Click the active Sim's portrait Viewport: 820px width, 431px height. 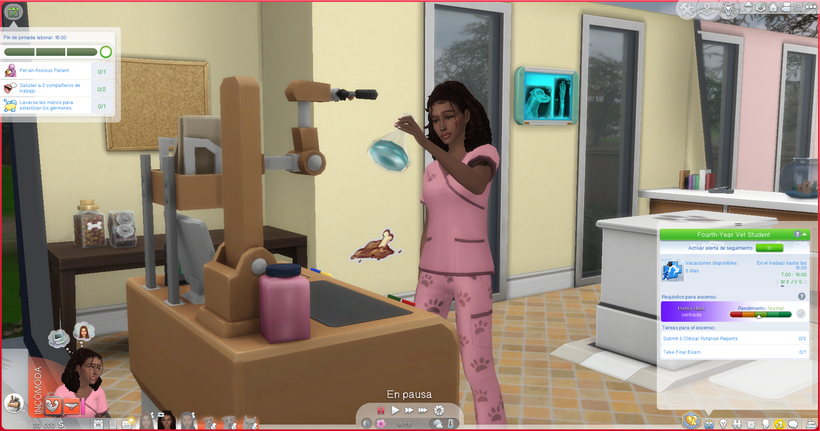coord(84,379)
